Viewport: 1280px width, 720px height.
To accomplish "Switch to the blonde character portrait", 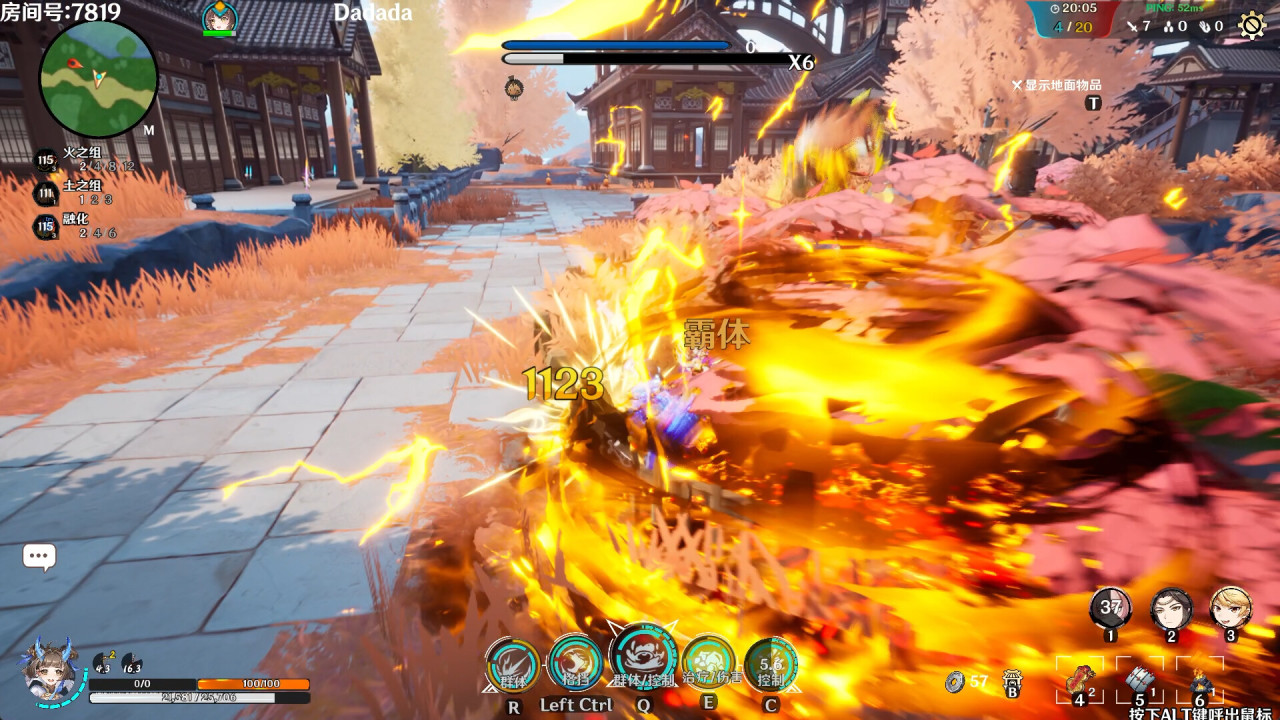I will point(1231,609).
